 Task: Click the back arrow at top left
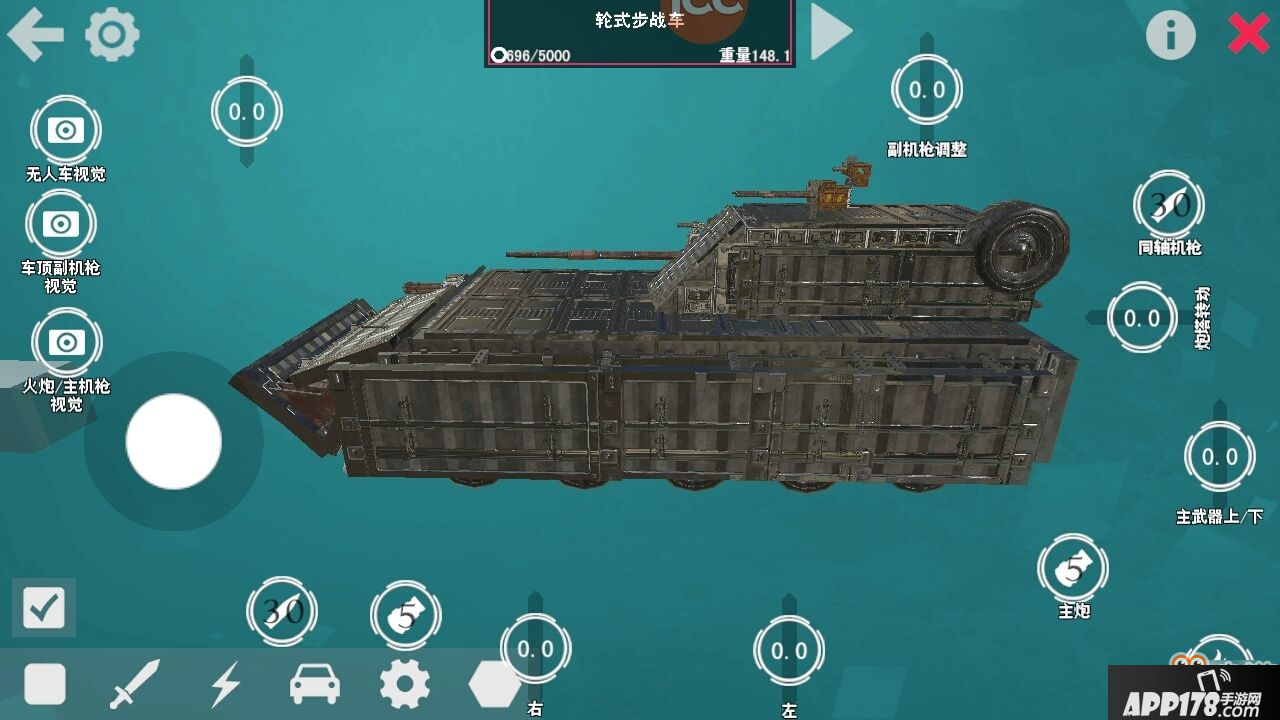pos(35,33)
